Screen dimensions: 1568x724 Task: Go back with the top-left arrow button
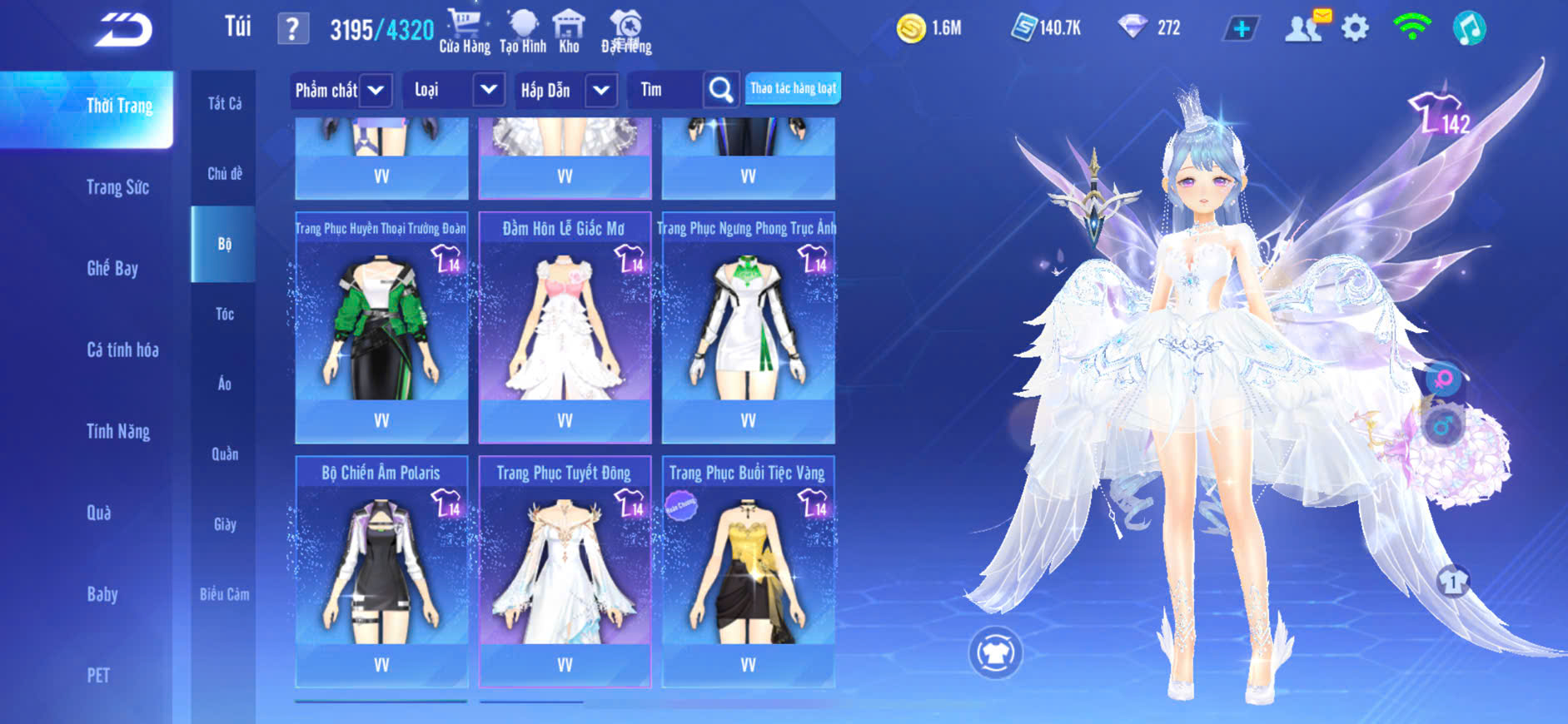pyautogui.click(x=123, y=31)
